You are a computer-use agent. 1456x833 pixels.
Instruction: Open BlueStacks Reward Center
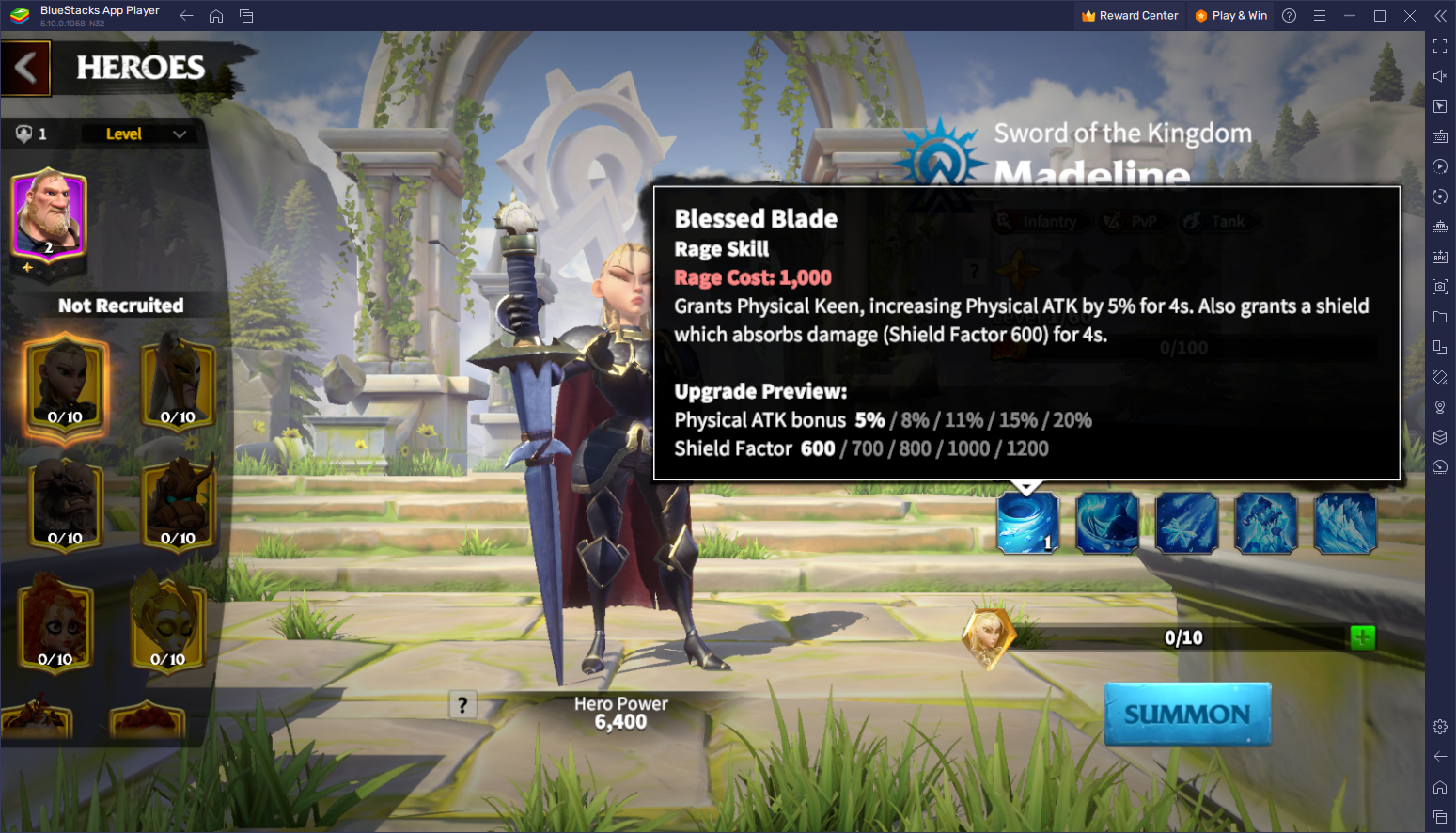(1130, 16)
